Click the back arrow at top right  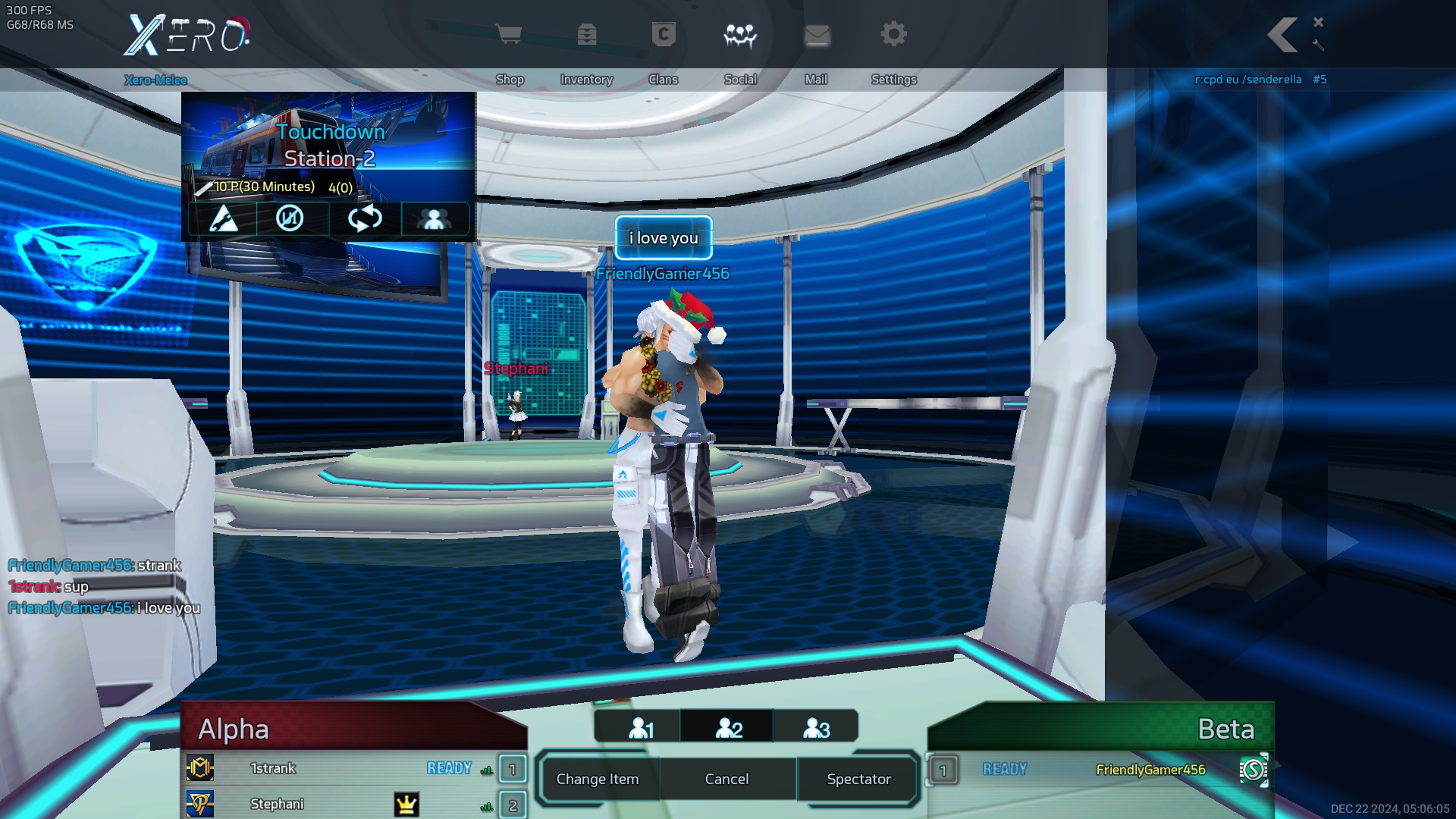[1283, 35]
